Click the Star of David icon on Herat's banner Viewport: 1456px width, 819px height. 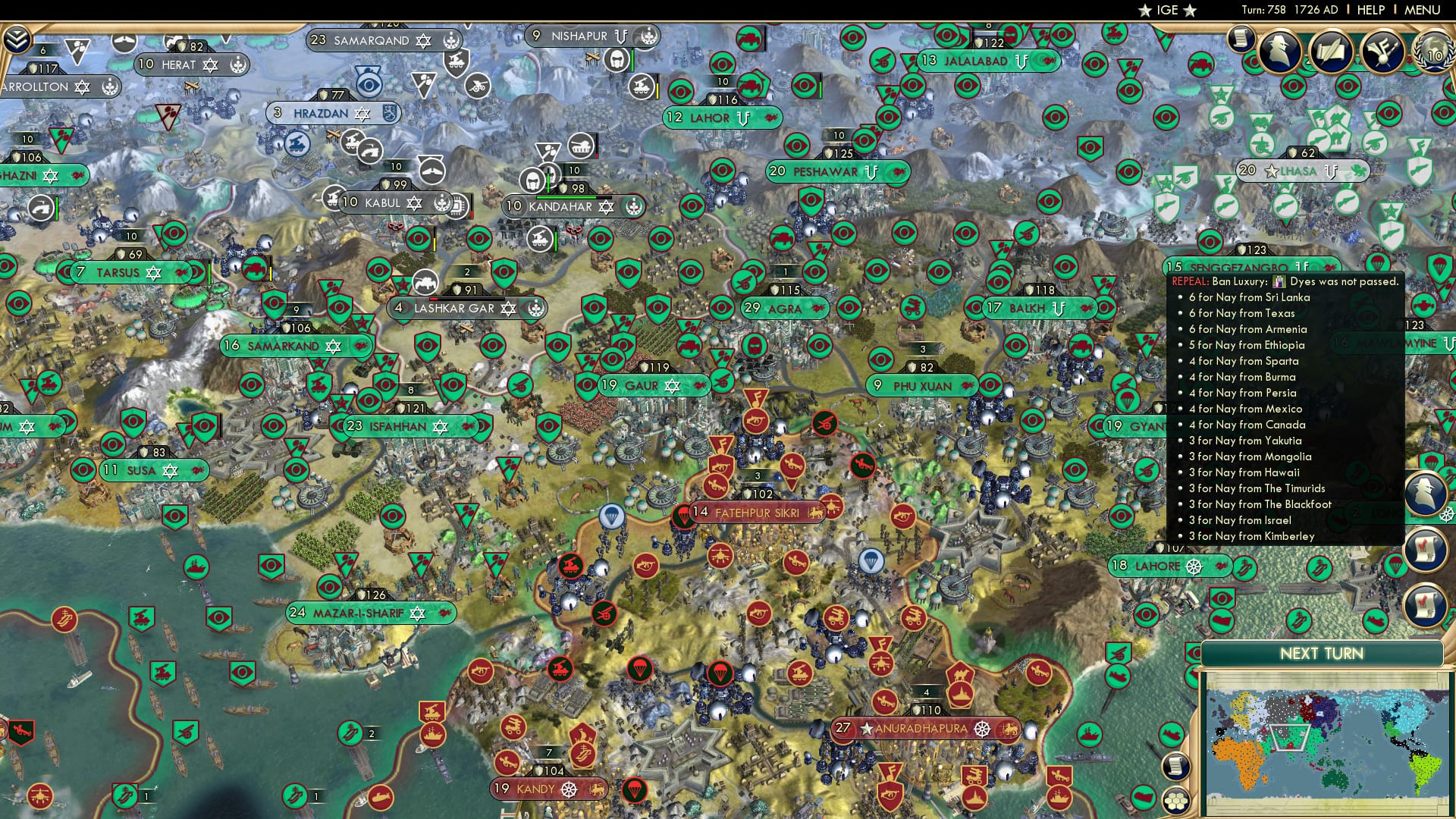click(x=210, y=65)
